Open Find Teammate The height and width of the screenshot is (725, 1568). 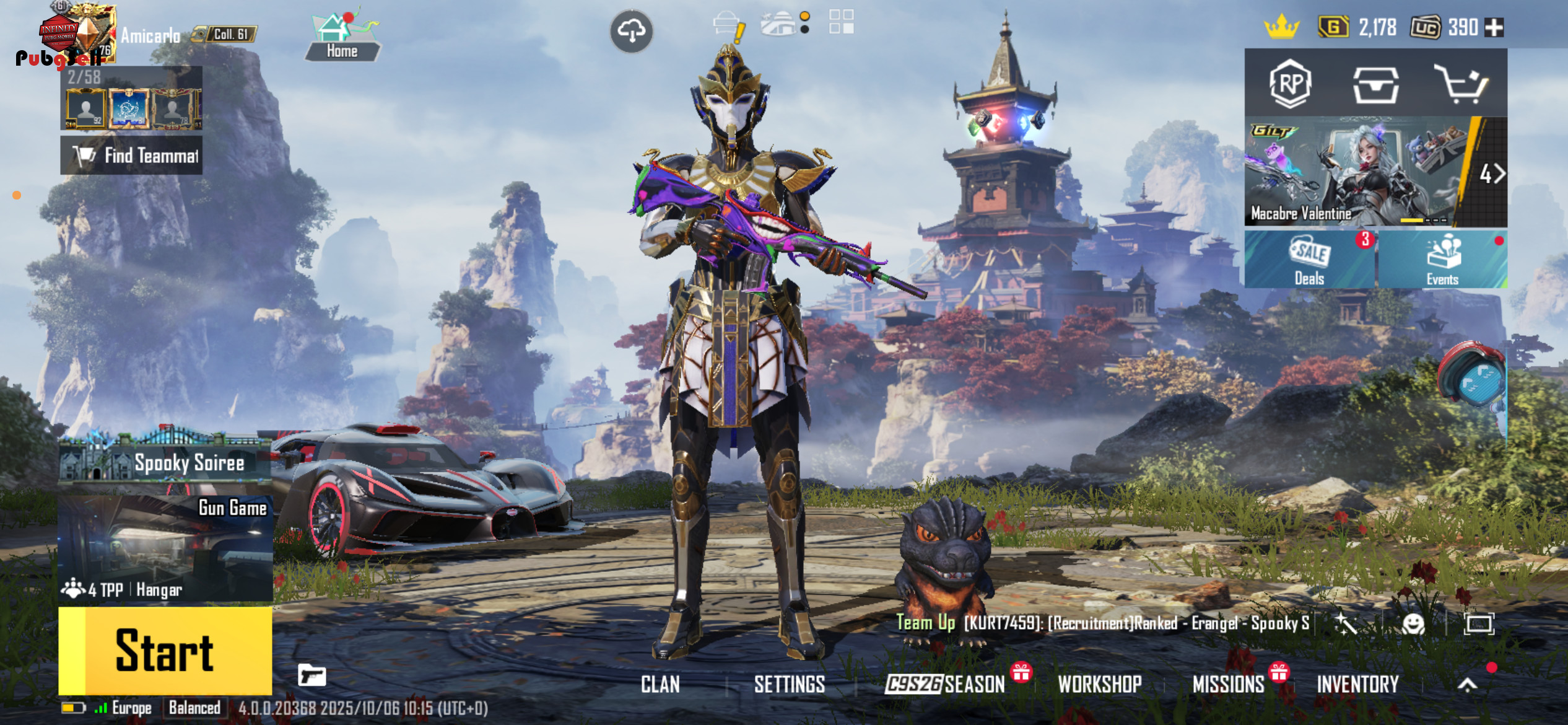pyautogui.click(x=131, y=155)
